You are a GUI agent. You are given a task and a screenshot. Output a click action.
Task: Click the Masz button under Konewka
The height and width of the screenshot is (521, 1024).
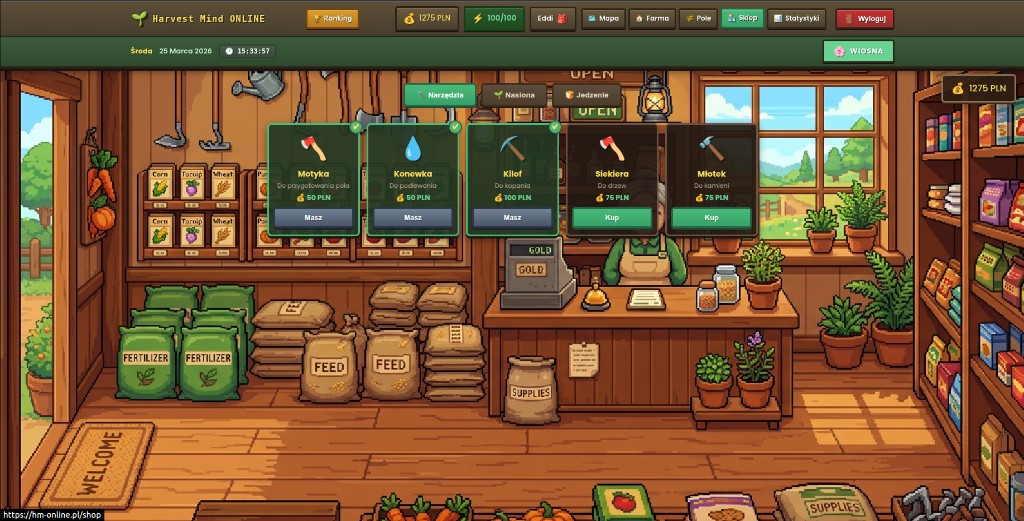413,217
